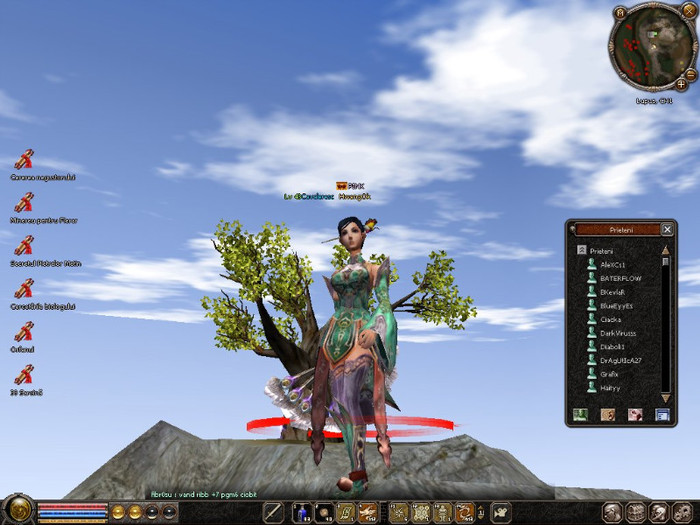Collapse the Prieteni group in the friends list

coord(580,250)
